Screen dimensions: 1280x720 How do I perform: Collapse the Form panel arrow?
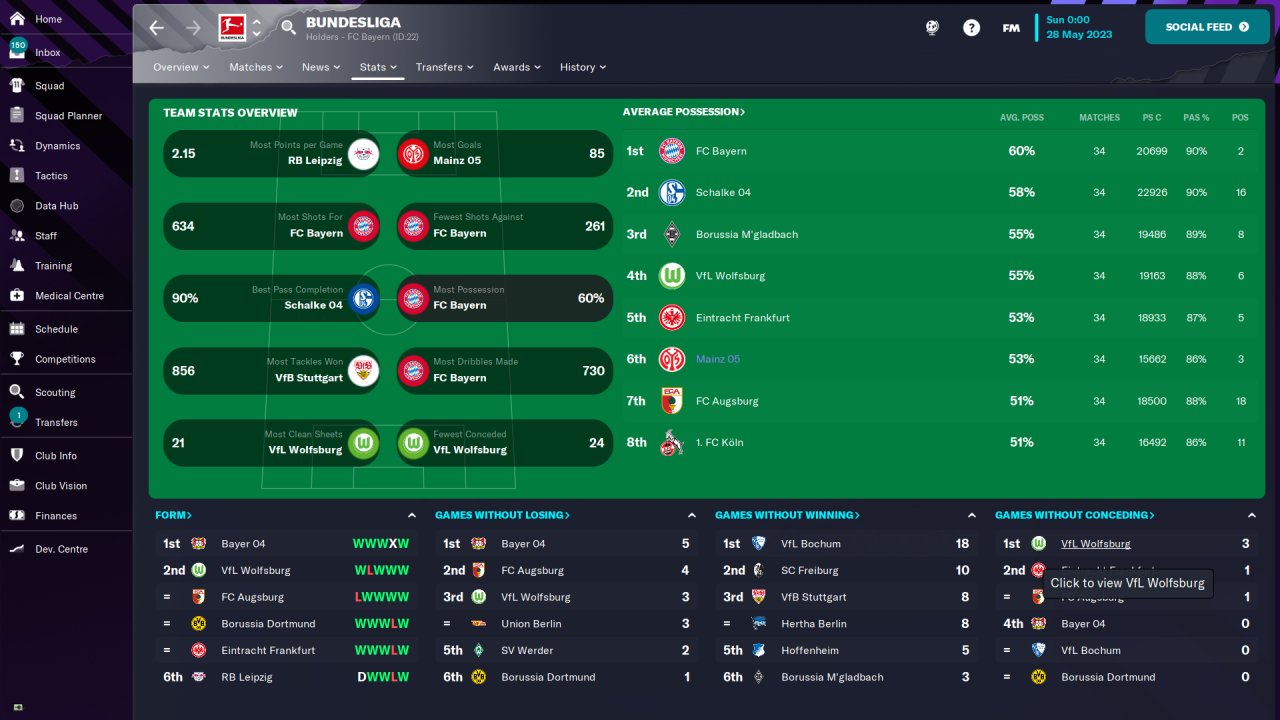click(x=412, y=515)
